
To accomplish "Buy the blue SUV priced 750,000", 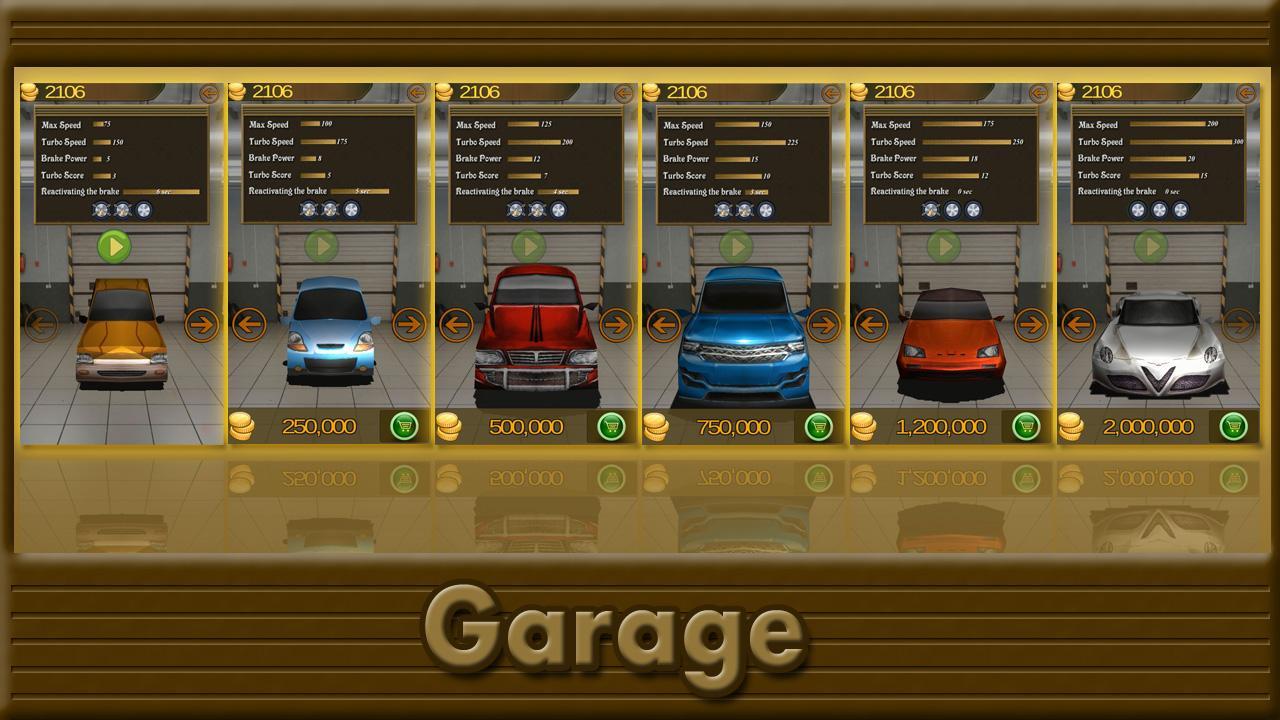I will [x=819, y=427].
